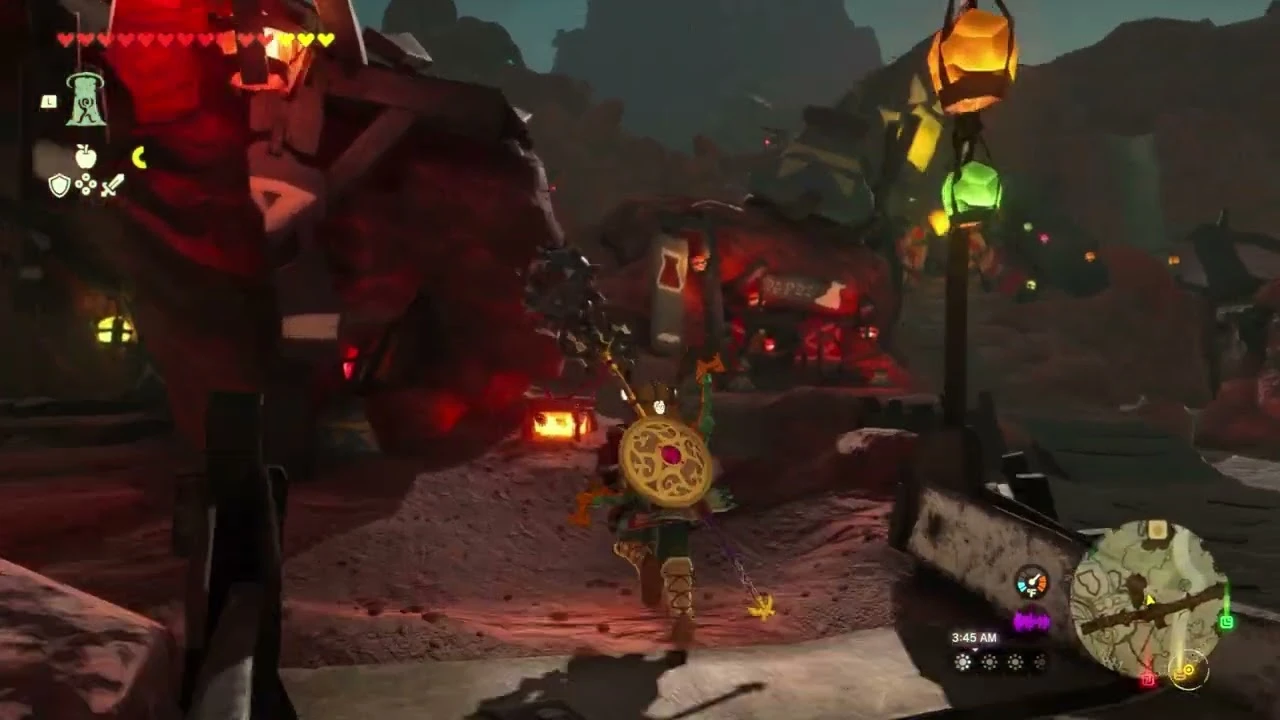The width and height of the screenshot is (1280, 720).
Task: Click the purple noise meter indicator
Action: pos(1032,620)
